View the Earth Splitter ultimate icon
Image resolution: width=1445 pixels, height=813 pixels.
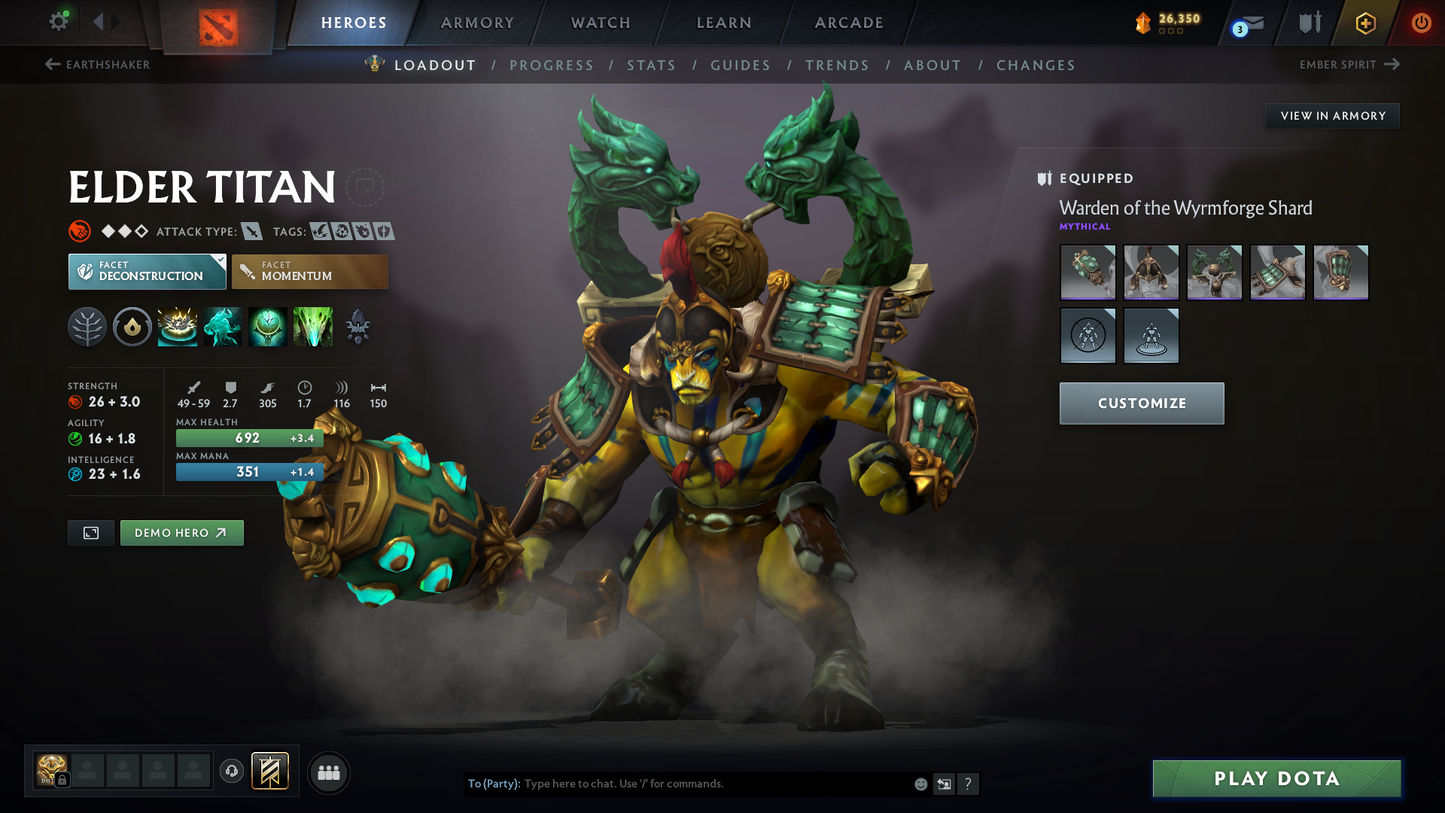(x=312, y=327)
